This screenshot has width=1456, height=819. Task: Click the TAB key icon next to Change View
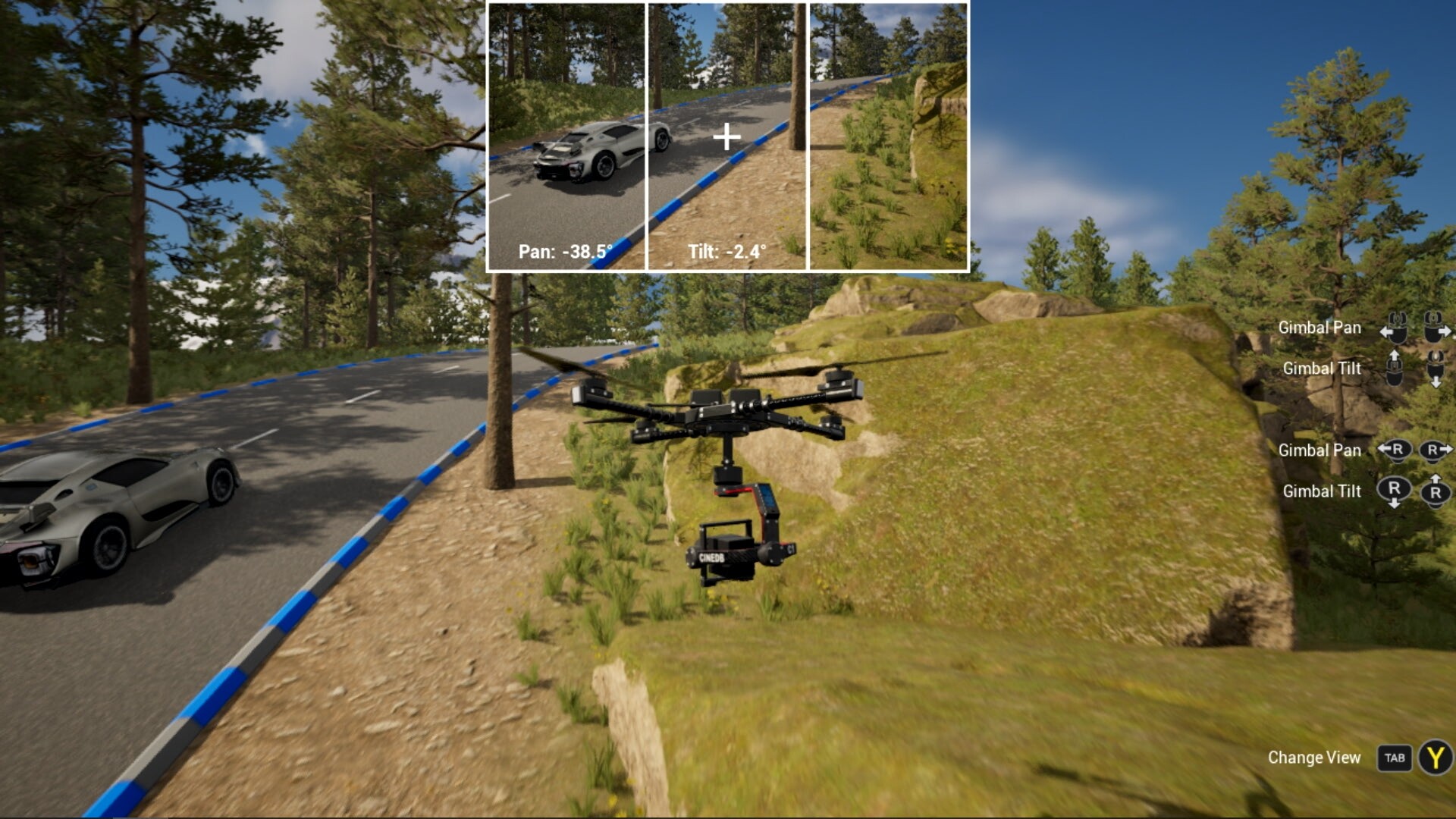[x=1396, y=757]
